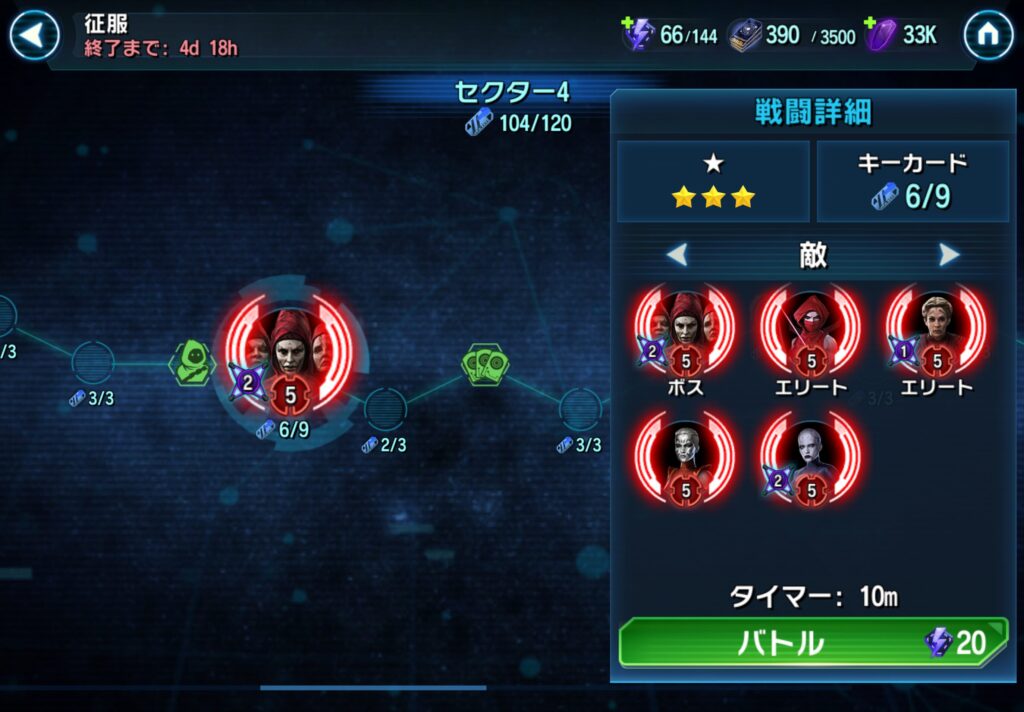The width and height of the screenshot is (1024, 712).
Task: Inspect the blonde elite enemy portrait
Action: 935,331
